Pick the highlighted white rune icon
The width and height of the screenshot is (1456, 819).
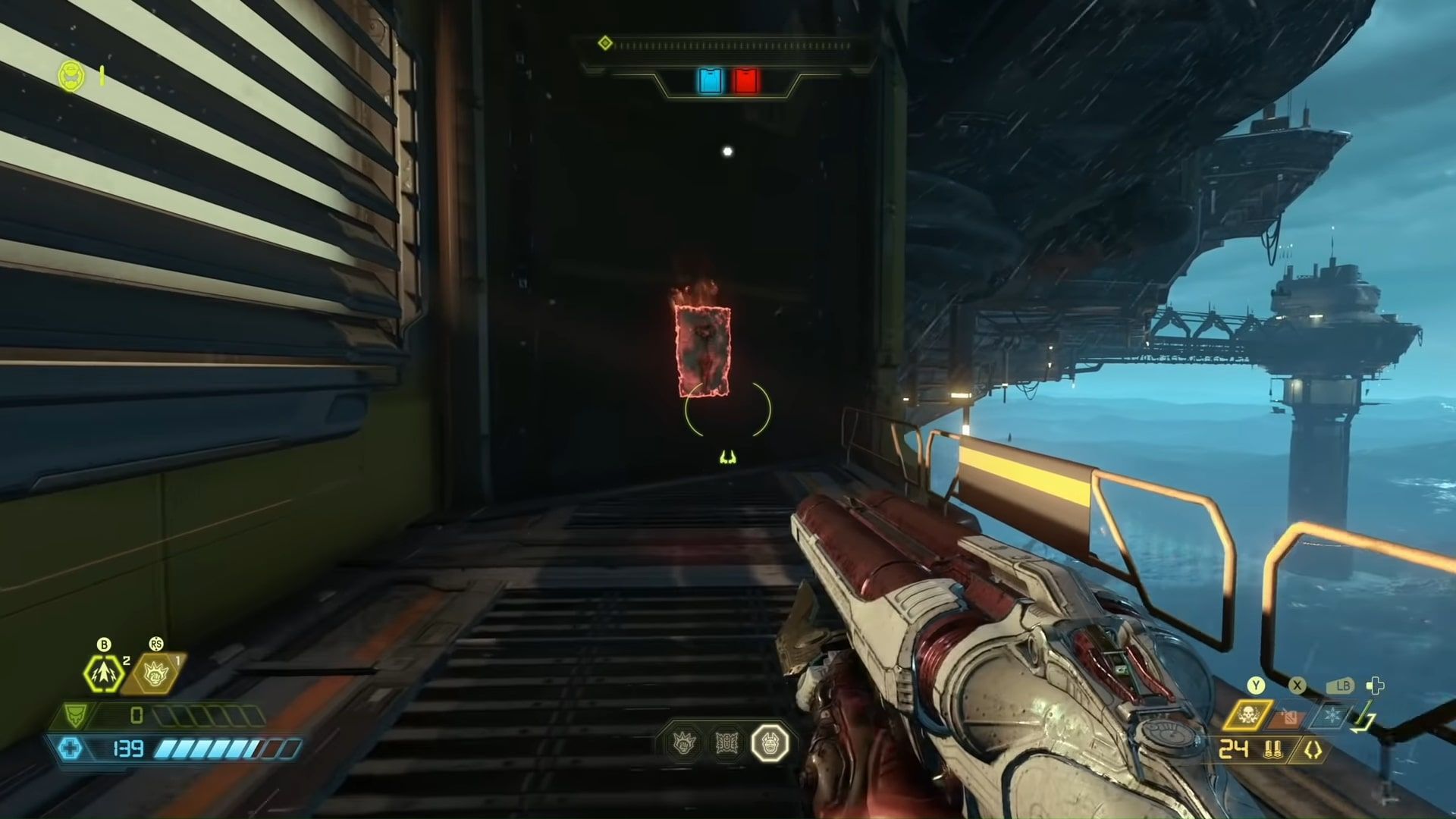pyautogui.click(x=770, y=743)
